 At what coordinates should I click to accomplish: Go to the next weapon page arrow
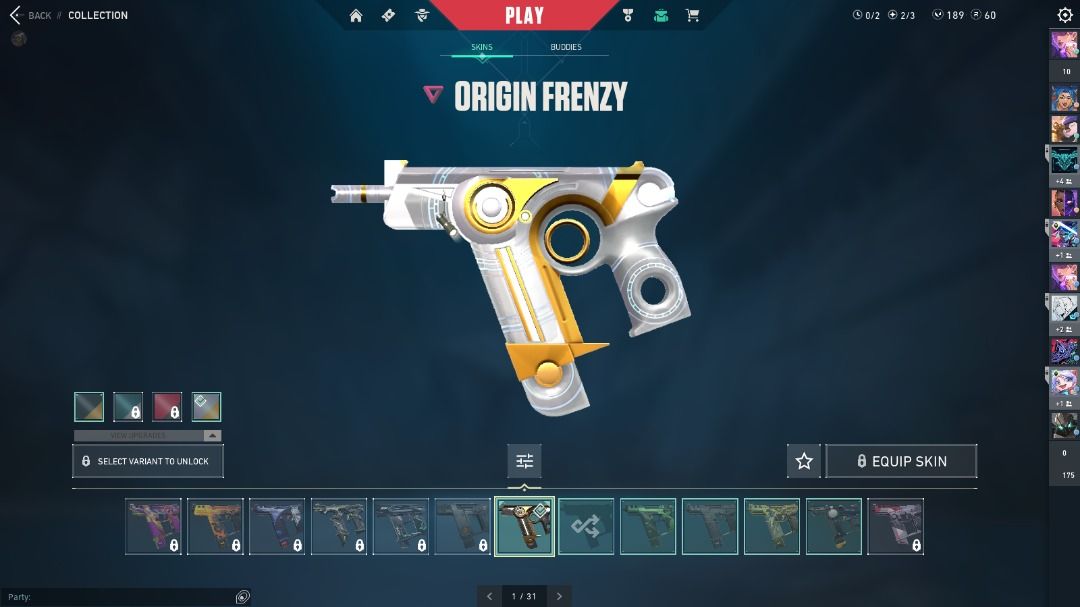click(559, 596)
